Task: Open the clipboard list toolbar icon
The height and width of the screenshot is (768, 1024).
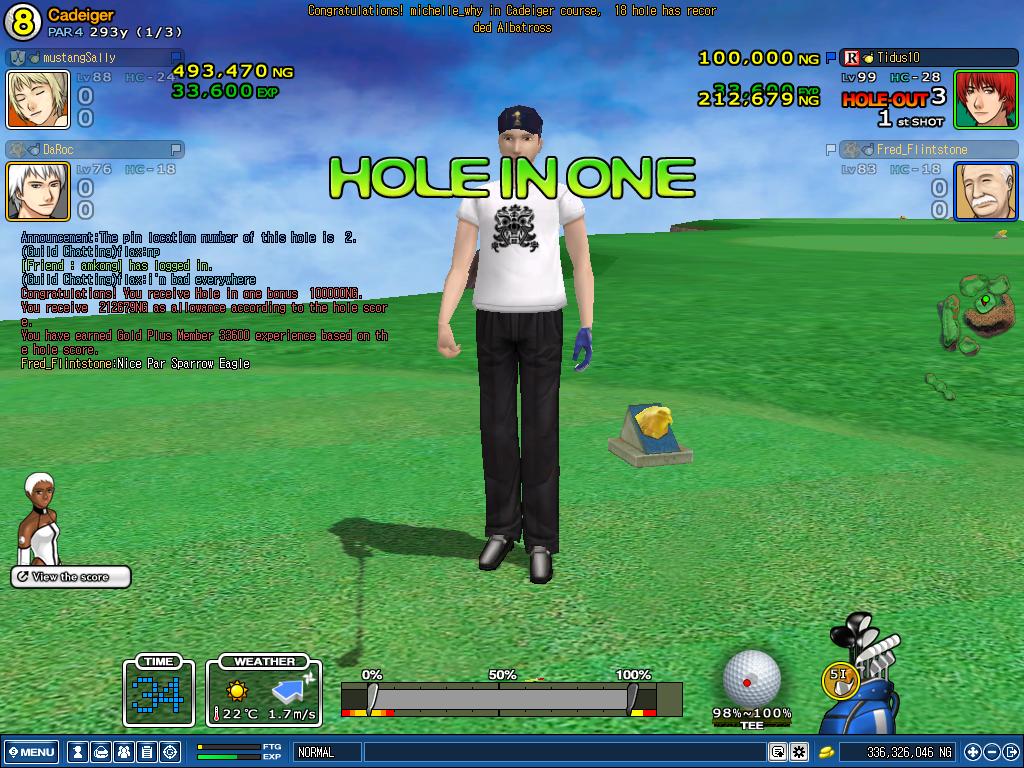Action: (147, 752)
